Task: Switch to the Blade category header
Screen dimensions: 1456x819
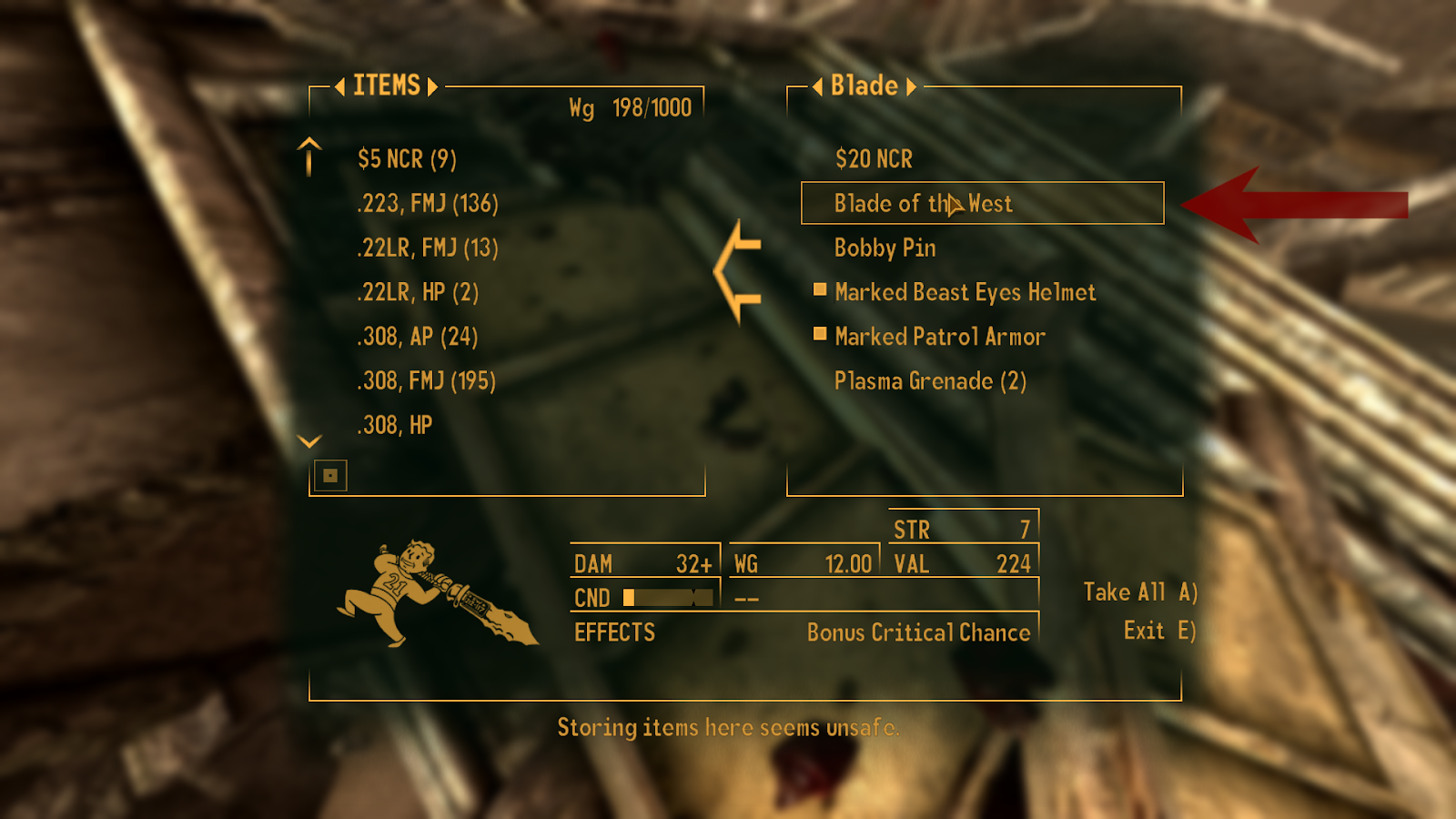Action: click(x=864, y=86)
